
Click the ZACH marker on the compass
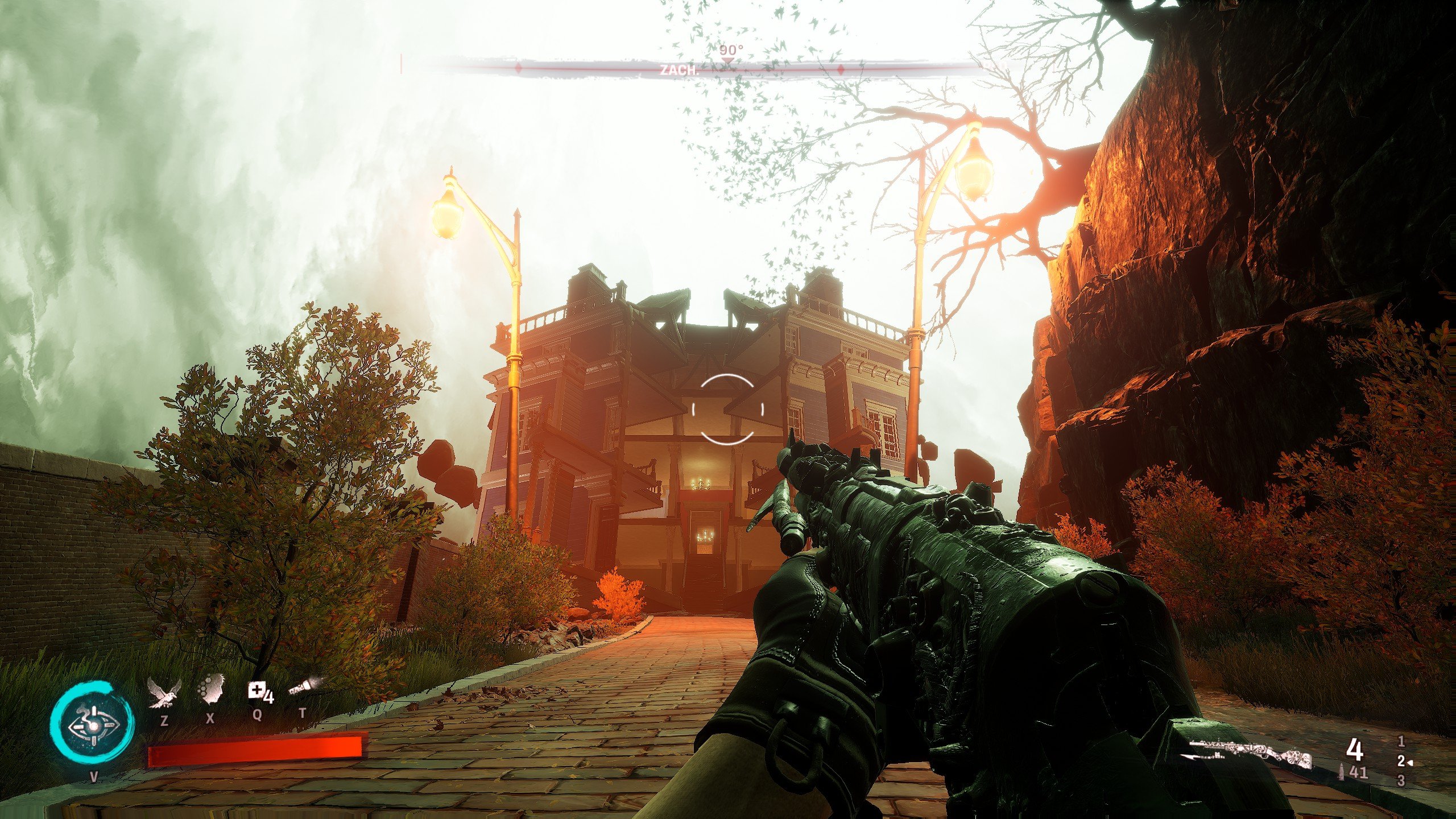pos(679,71)
